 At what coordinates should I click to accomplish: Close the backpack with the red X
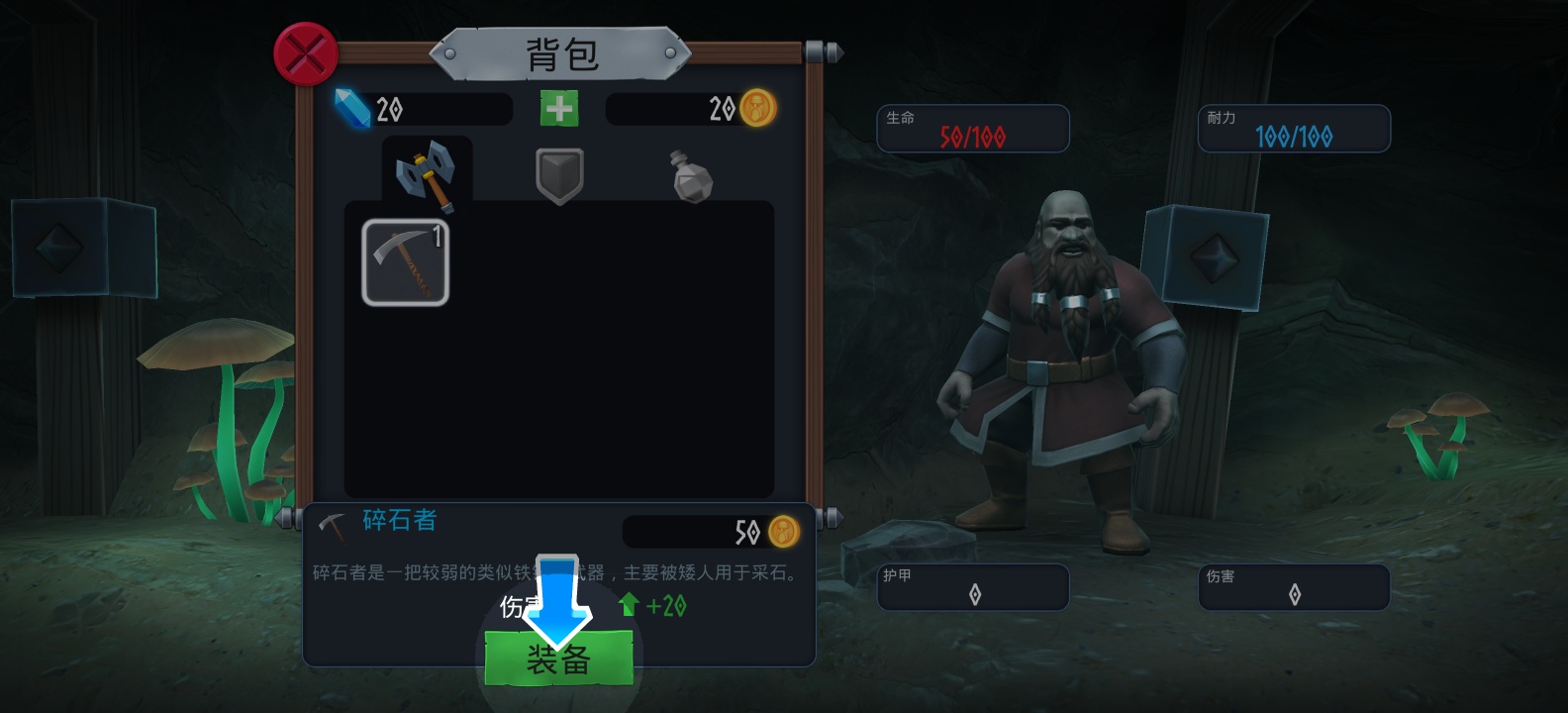coord(306,53)
